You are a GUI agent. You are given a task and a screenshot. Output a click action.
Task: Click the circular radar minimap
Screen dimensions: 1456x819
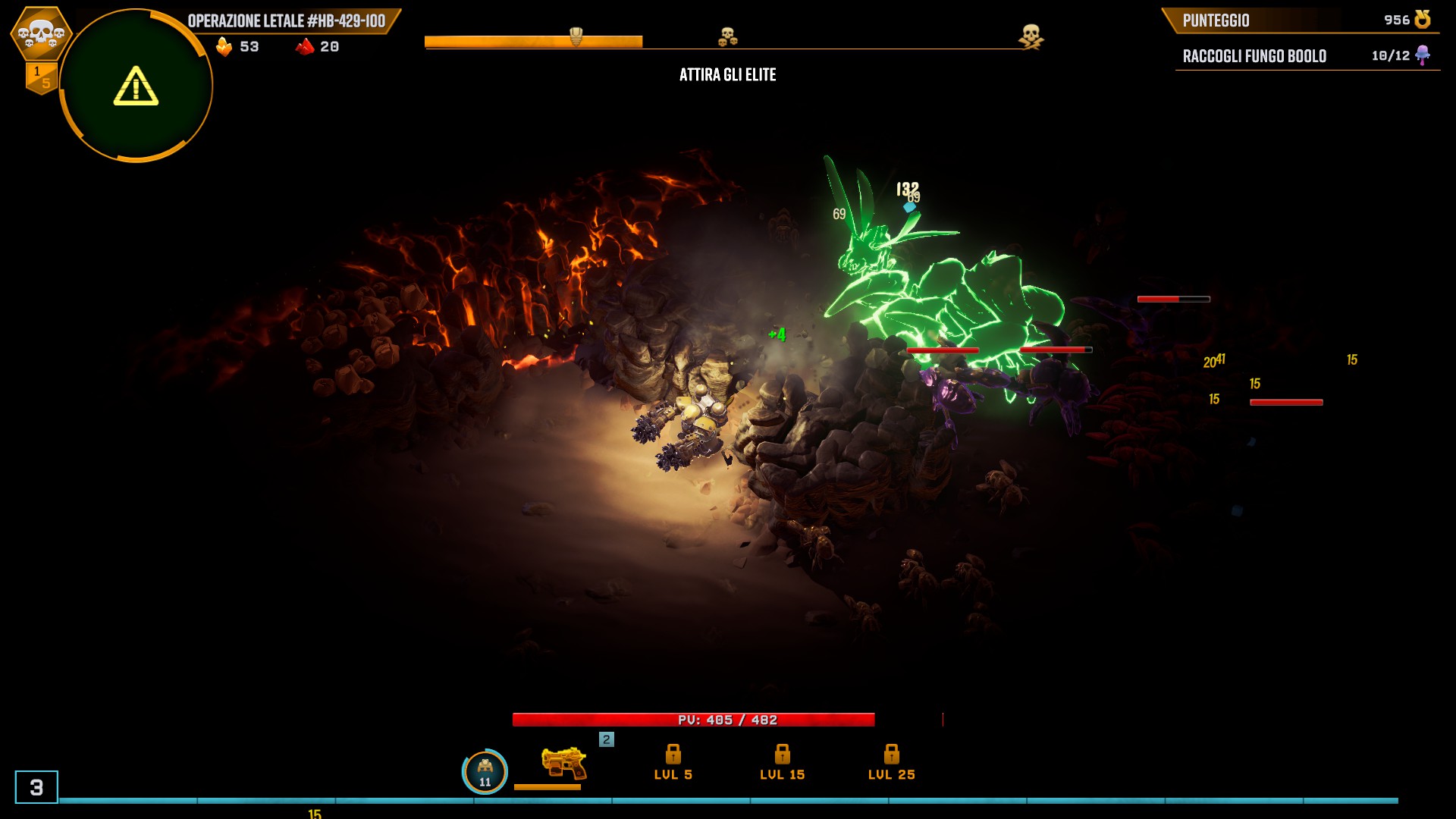coord(136,86)
